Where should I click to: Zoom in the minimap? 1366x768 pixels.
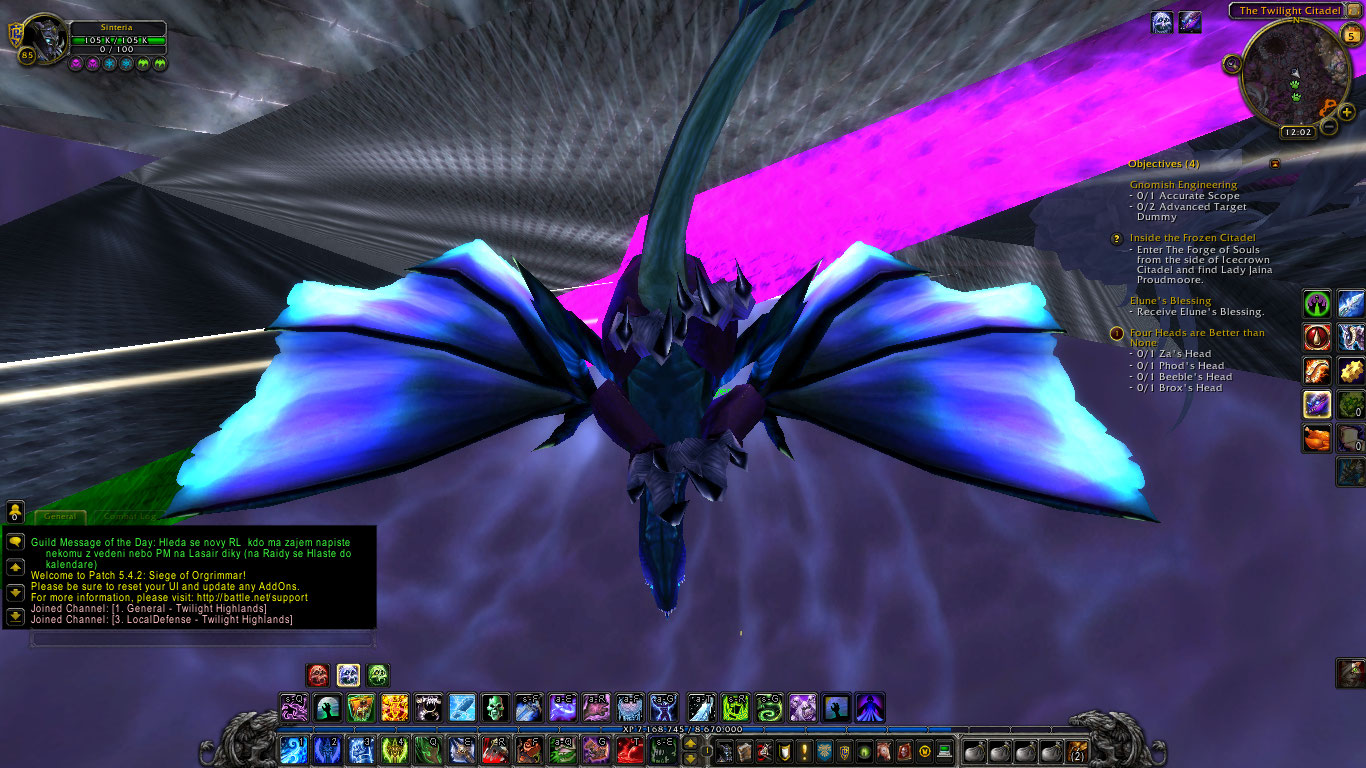point(1347,112)
